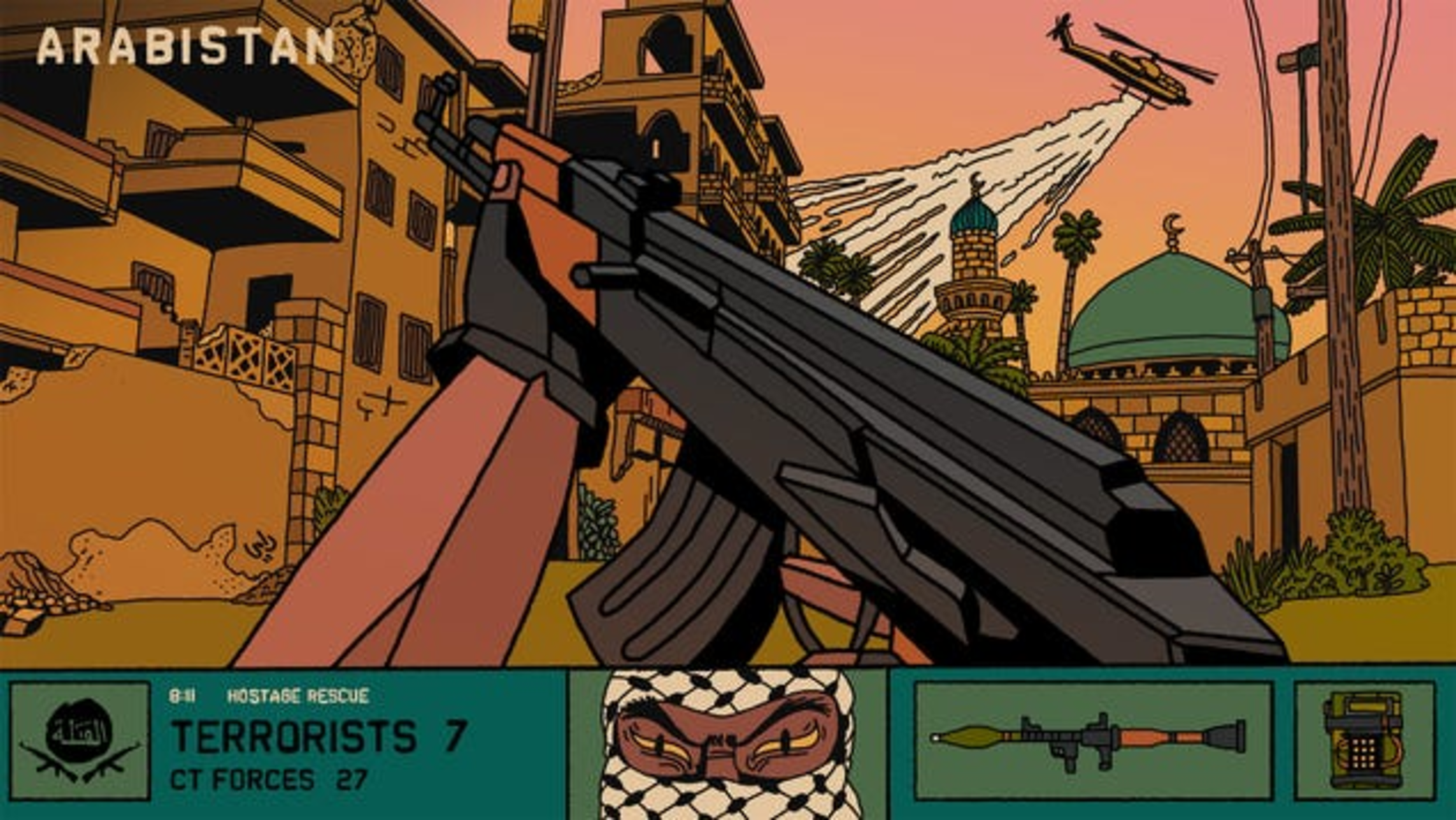Select the RPG rocket launcher weapon slot
Screen dimensions: 1456x820
point(1092,740)
